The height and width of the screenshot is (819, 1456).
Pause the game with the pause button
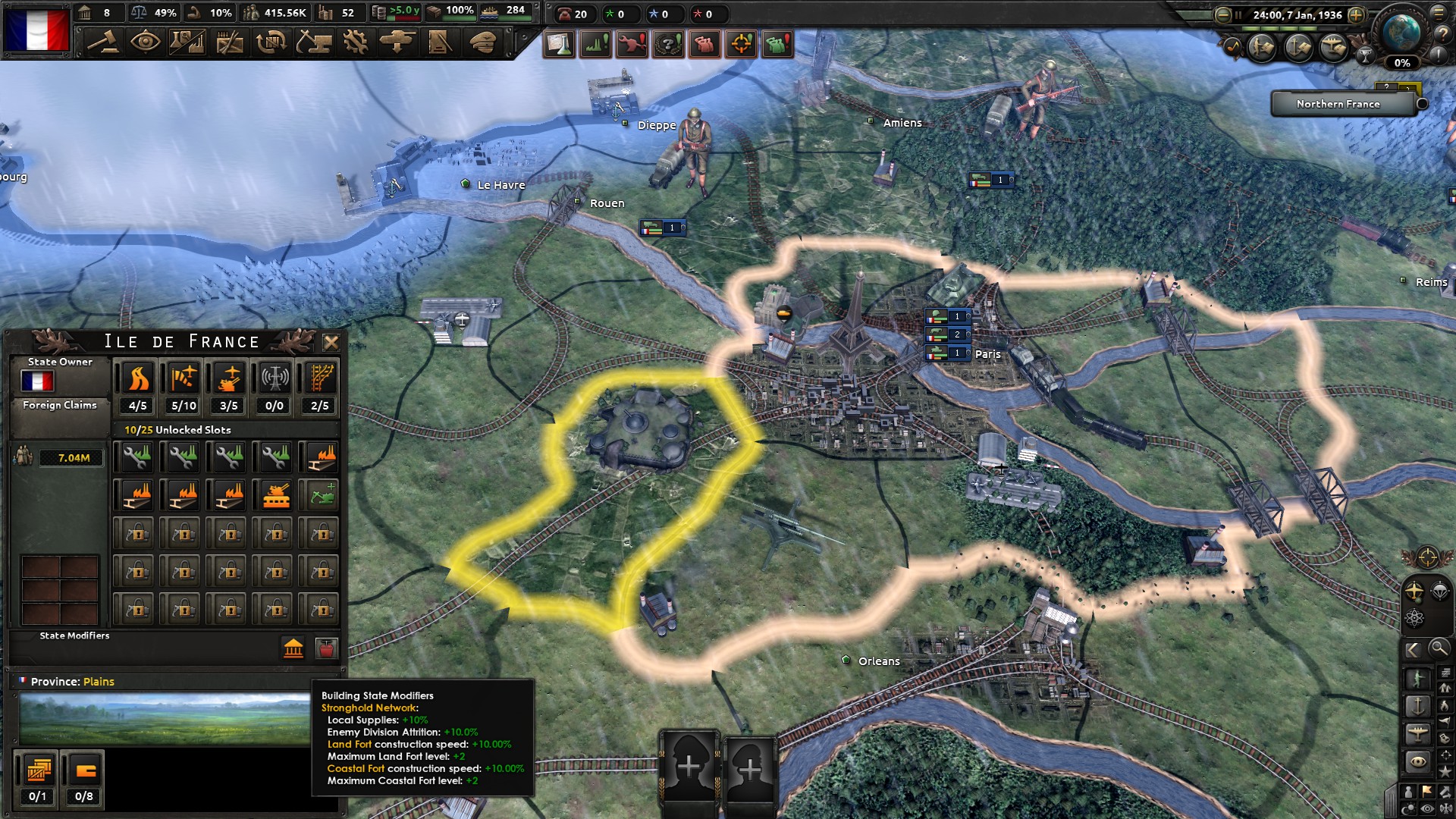(1238, 14)
